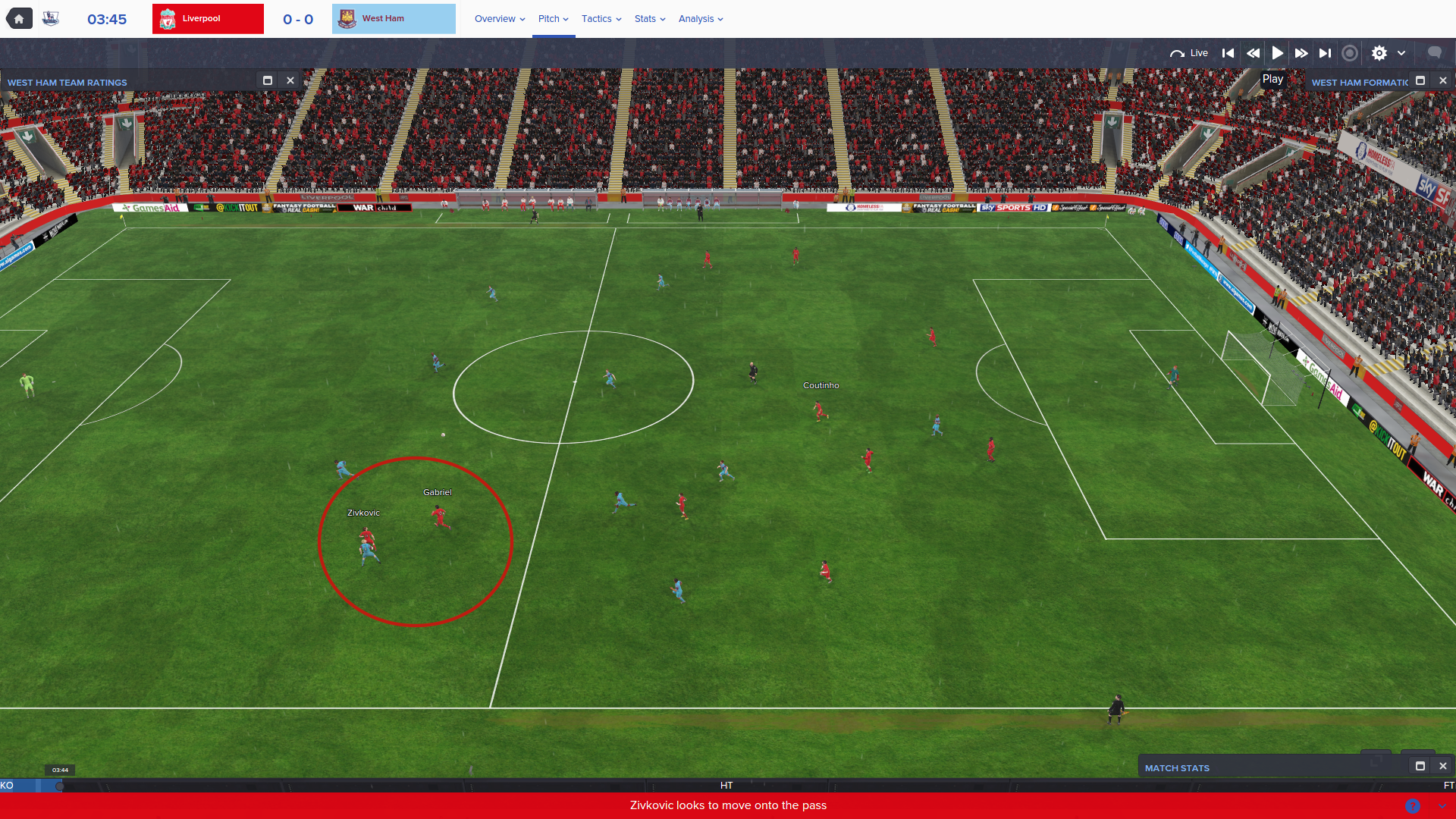Select the West Ham team tab
1456x819 pixels.
pyautogui.click(x=394, y=19)
